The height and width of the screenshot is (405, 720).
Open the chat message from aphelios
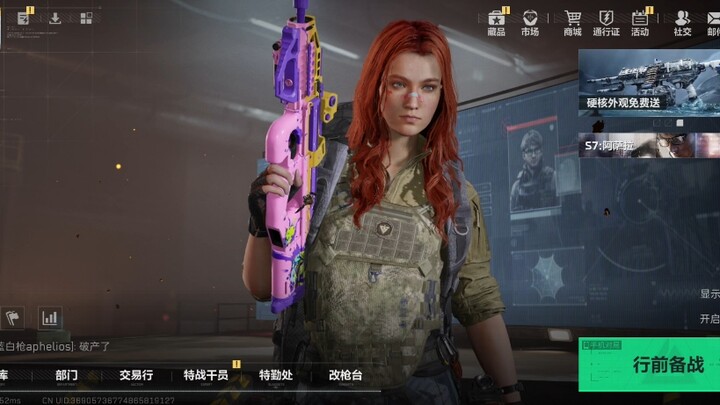tap(56, 346)
